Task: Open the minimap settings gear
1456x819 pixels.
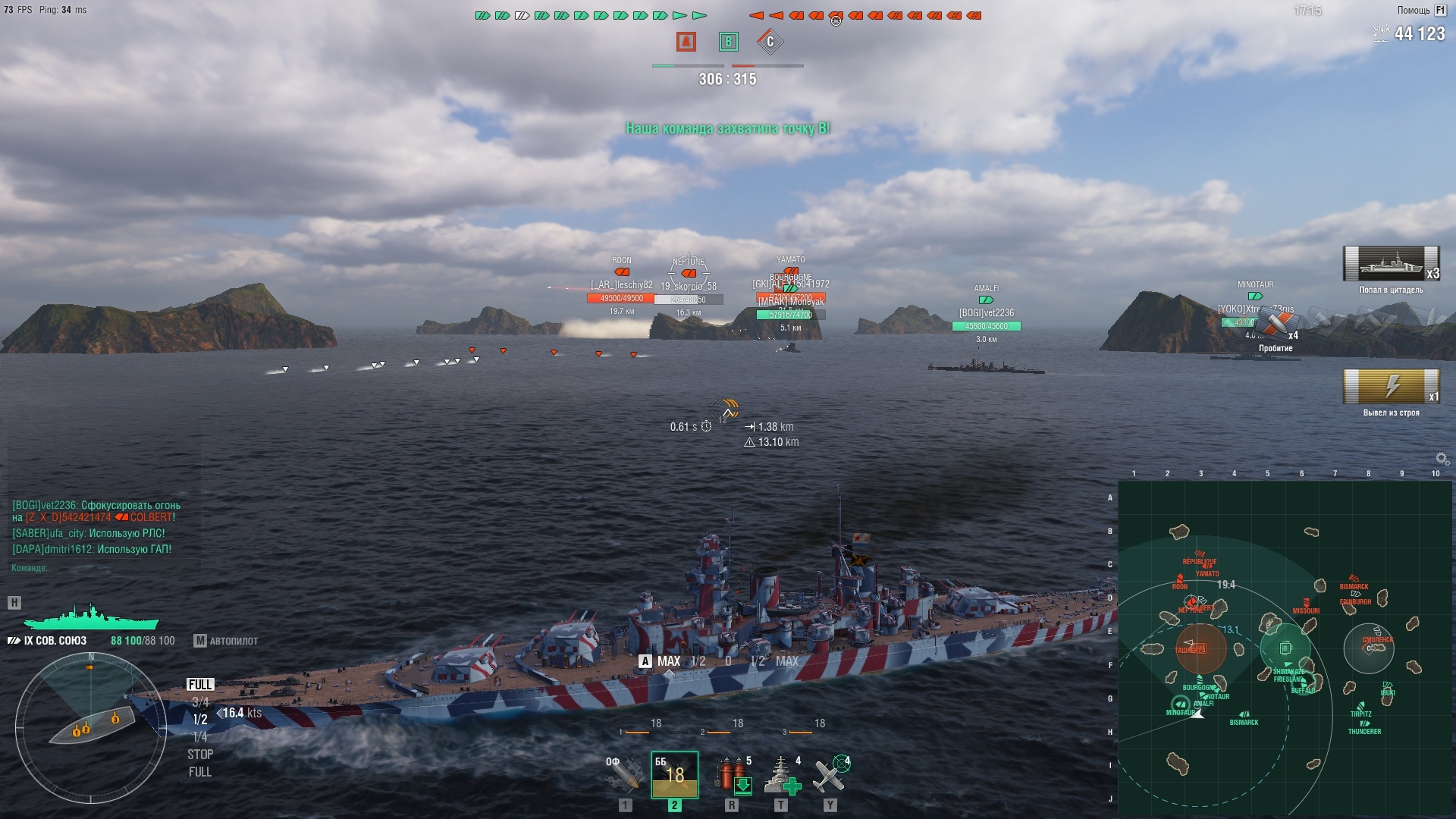Action: click(x=1442, y=459)
